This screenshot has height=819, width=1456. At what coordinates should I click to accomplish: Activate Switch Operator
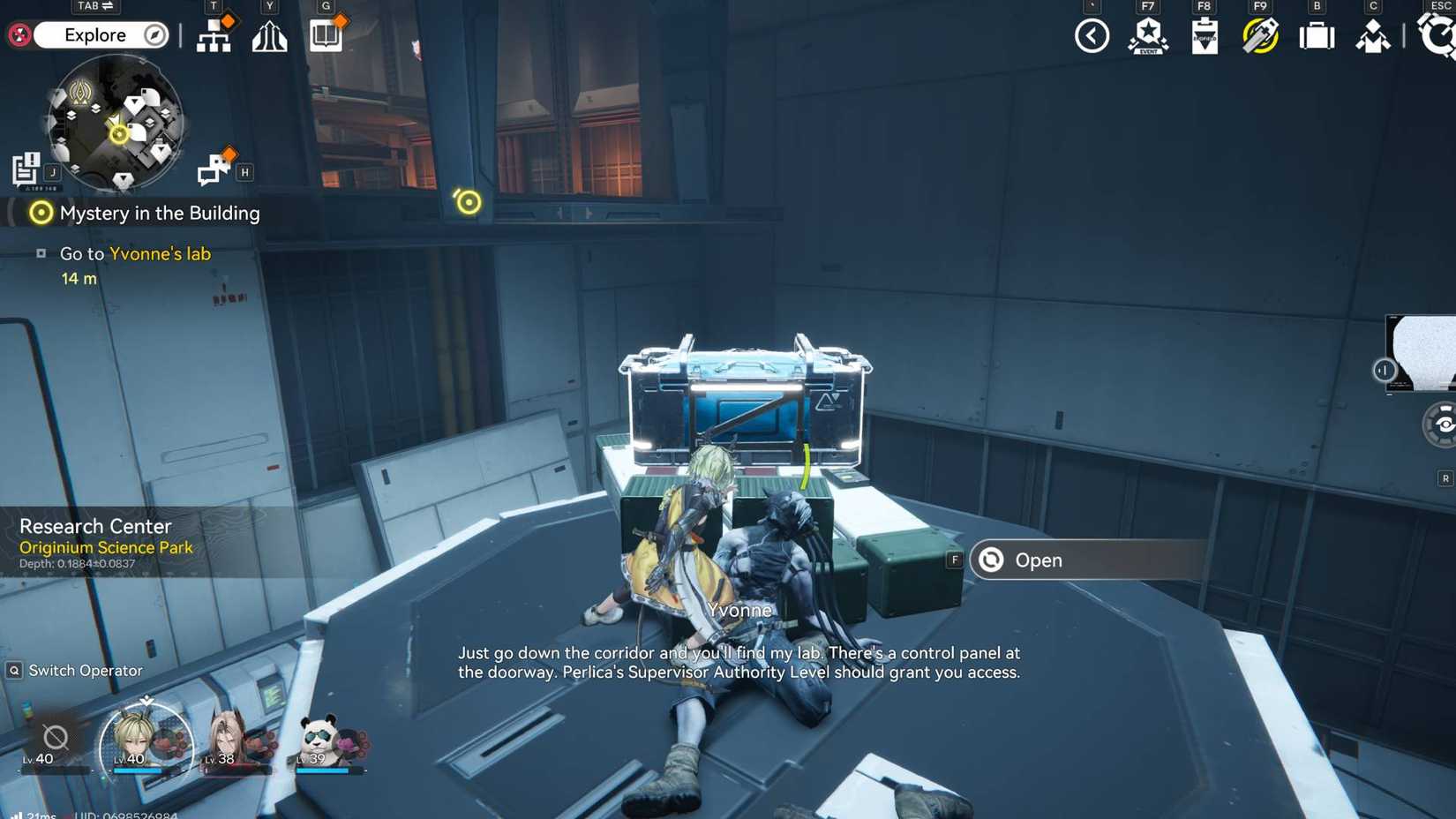tap(75, 671)
